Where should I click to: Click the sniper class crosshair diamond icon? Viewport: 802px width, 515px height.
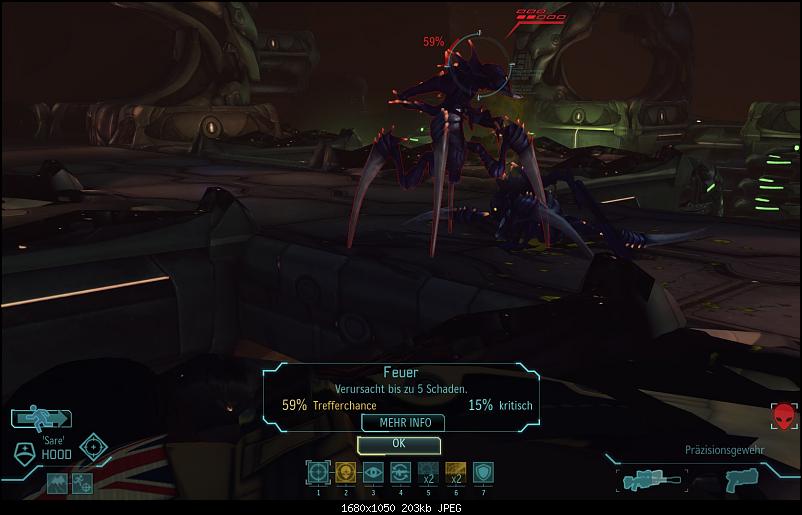coord(94,447)
